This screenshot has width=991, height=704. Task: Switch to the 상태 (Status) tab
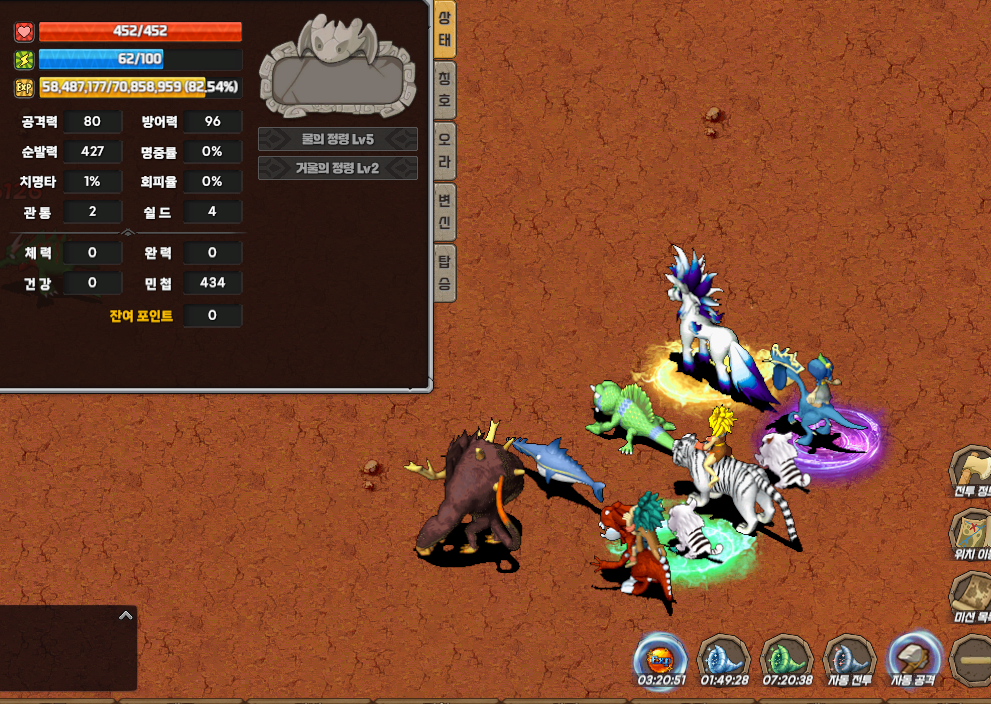(445, 30)
